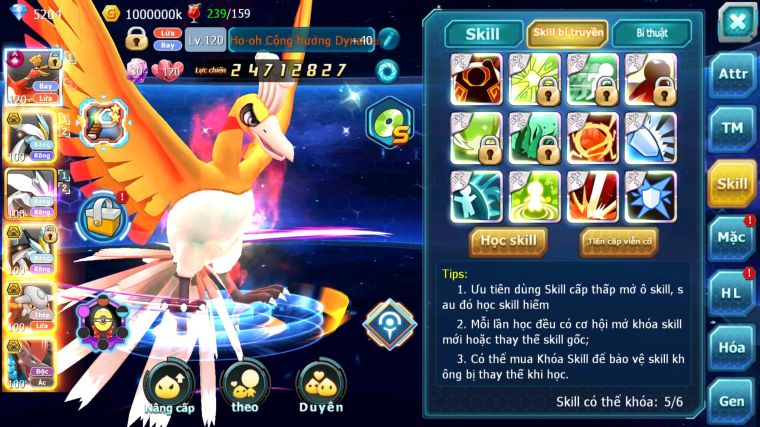Tap the theo follow button
This screenshot has height=427, width=760.
pyautogui.click(x=244, y=388)
